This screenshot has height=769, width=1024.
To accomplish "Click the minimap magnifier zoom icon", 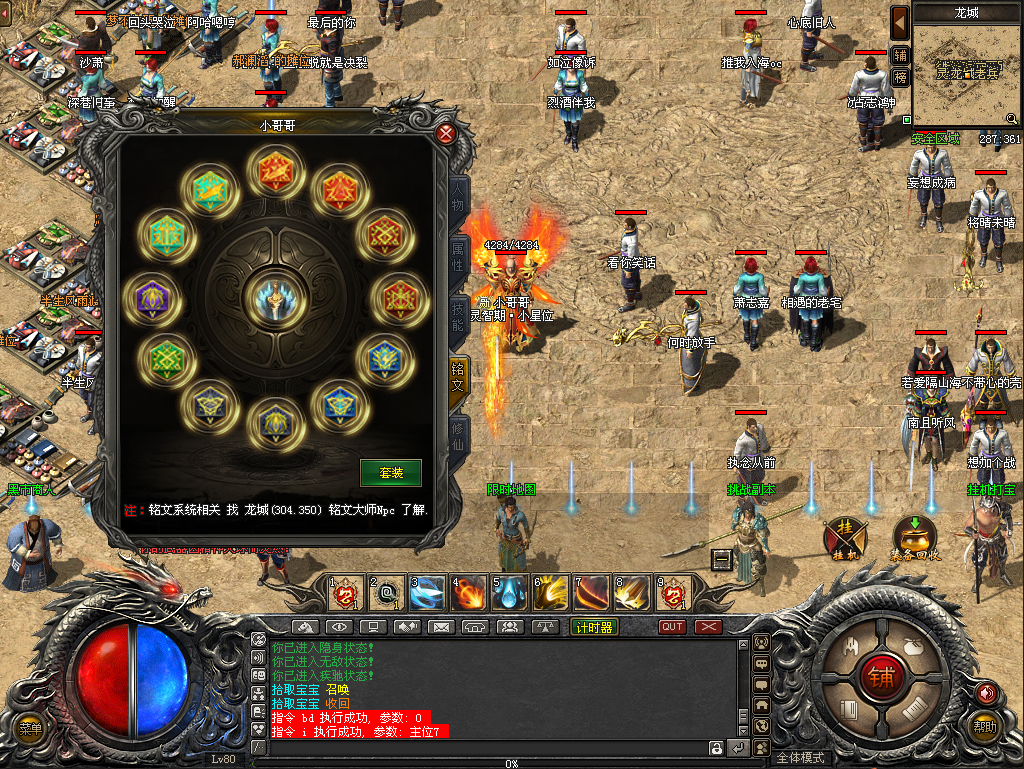I will 1011,118.
